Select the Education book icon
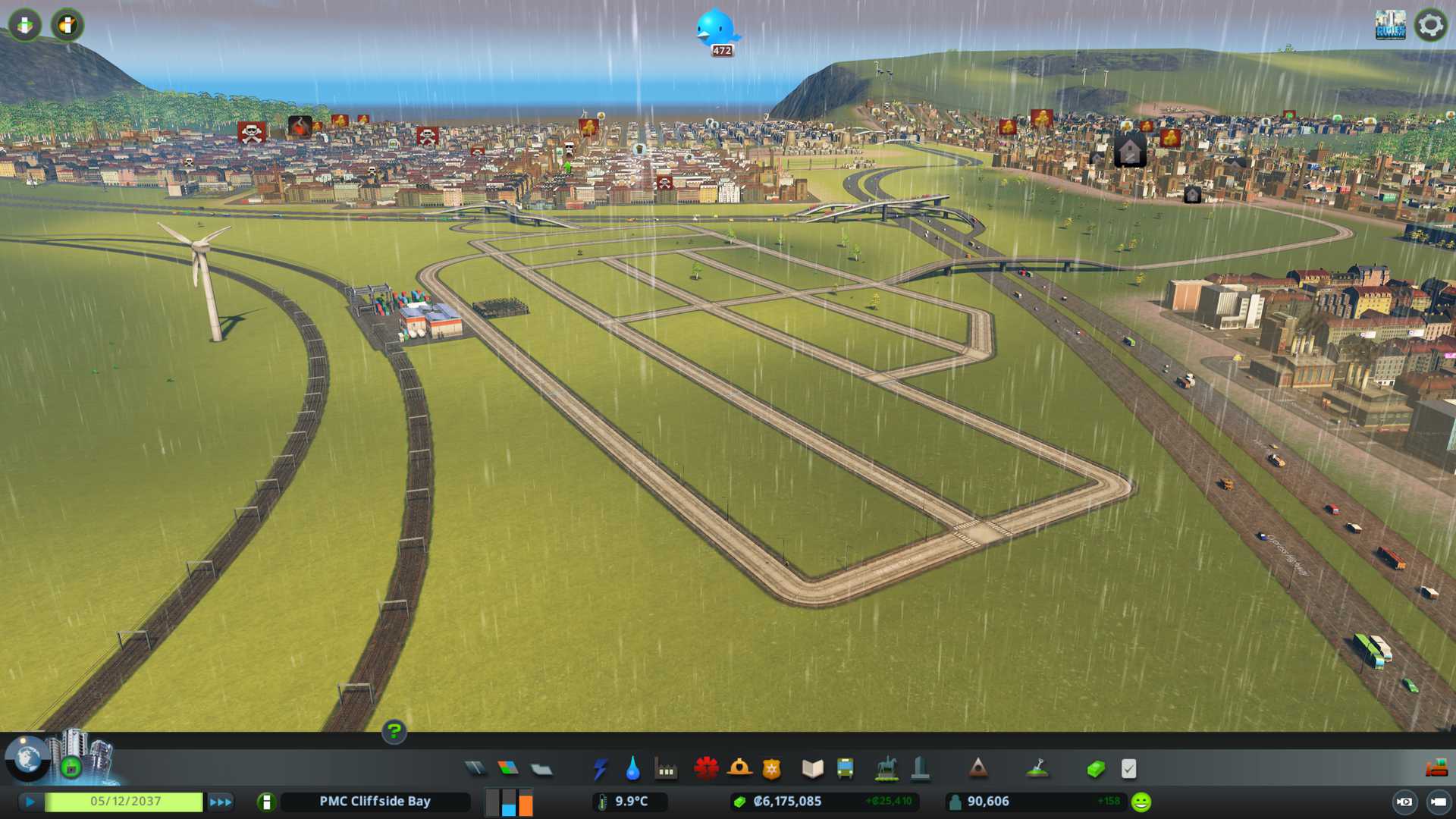1456x819 pixels. 812,769
